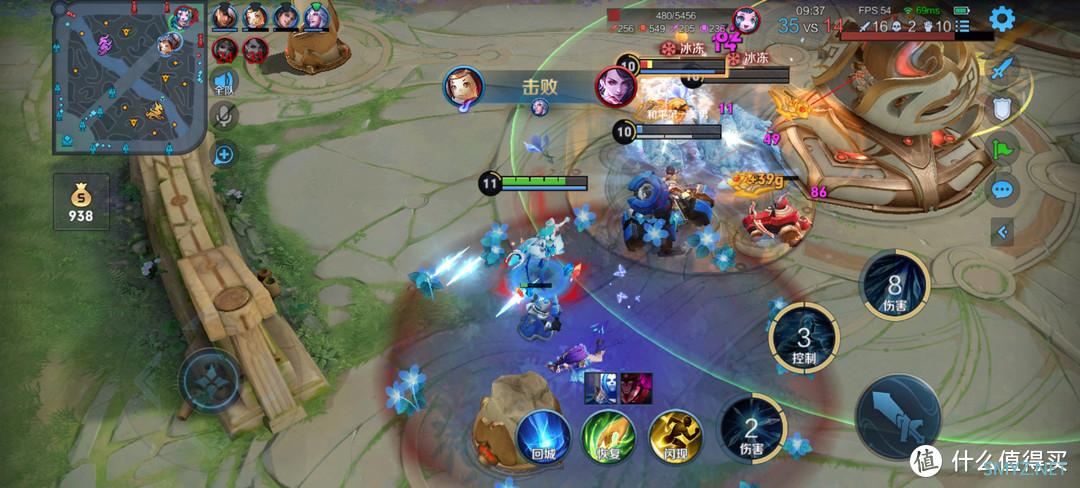This screenshot has height=488, width=1080.
Task: Send the blue sword attack signal
Action: (1001, 69)
